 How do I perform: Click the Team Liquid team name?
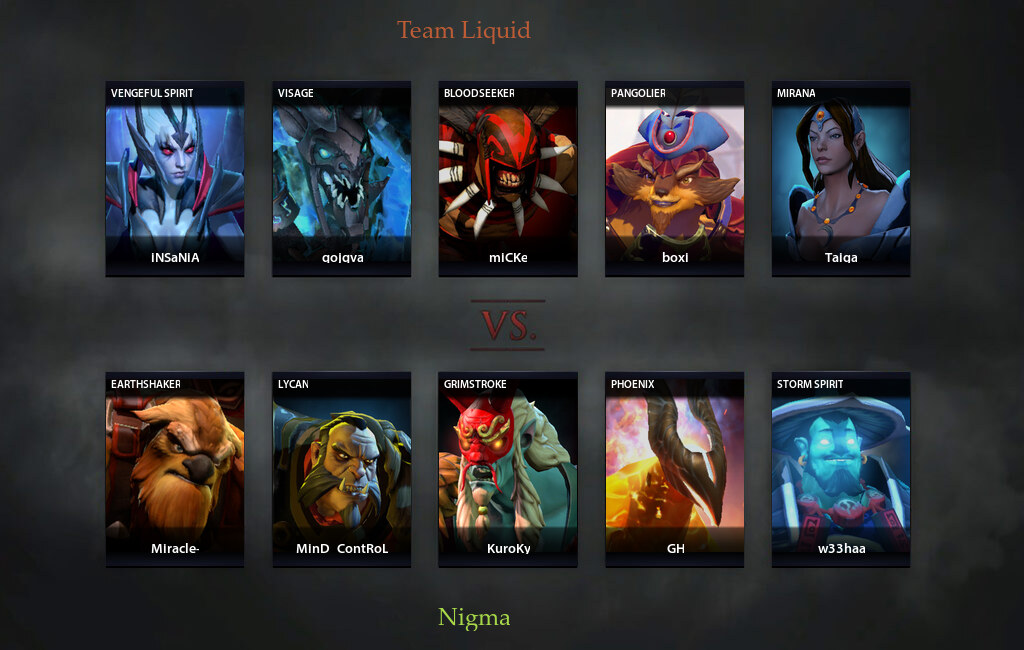[x=463, y=30]
